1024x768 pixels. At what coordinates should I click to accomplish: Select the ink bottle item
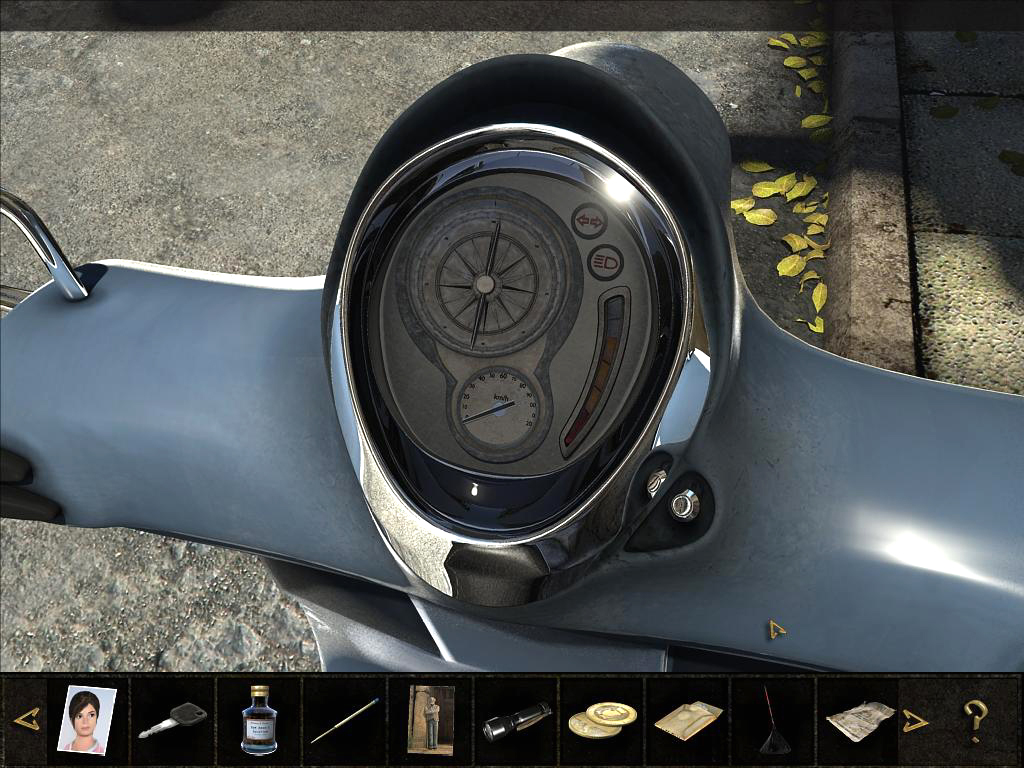coord(259,719)
